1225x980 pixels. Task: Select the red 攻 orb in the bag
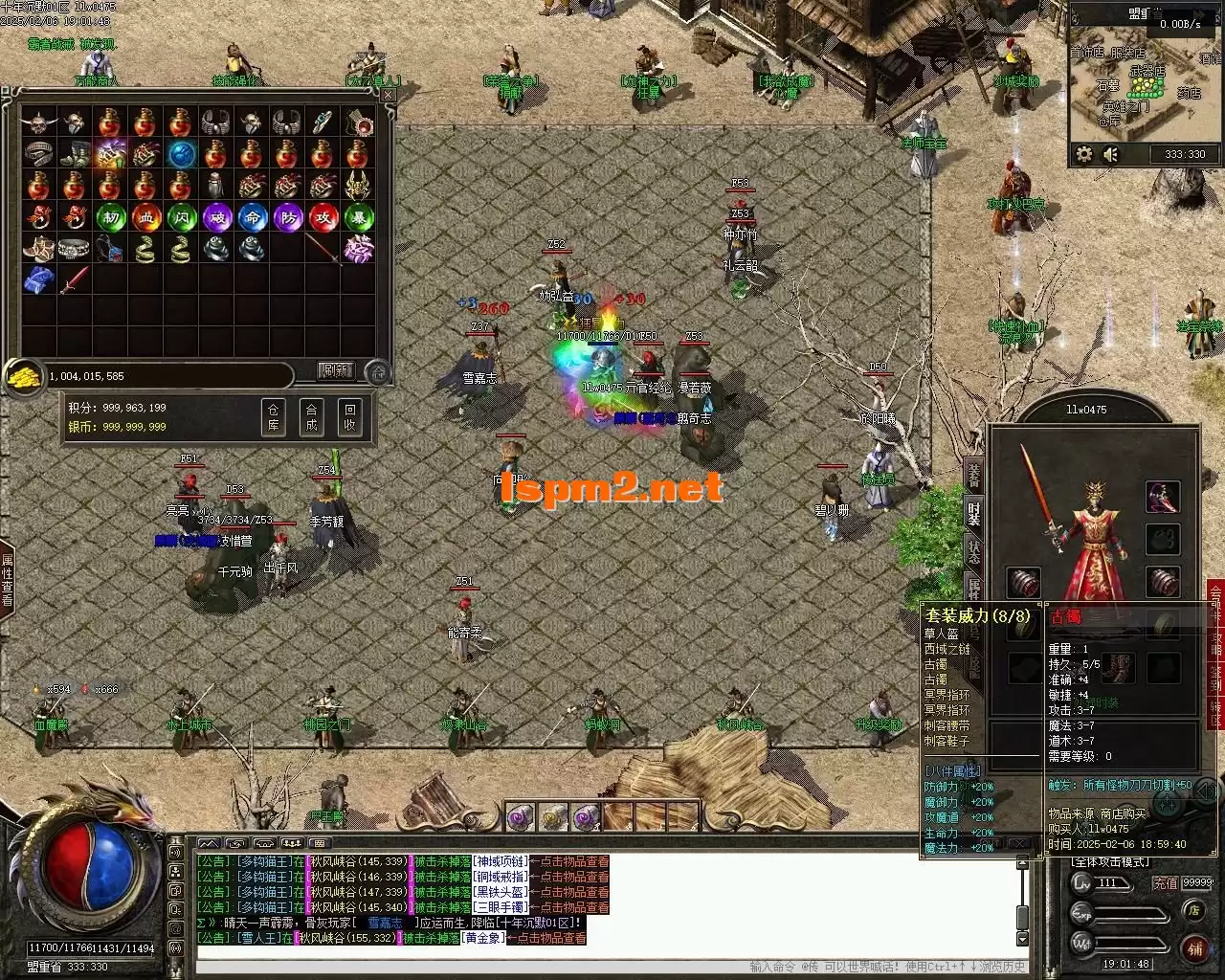(323, 217)
